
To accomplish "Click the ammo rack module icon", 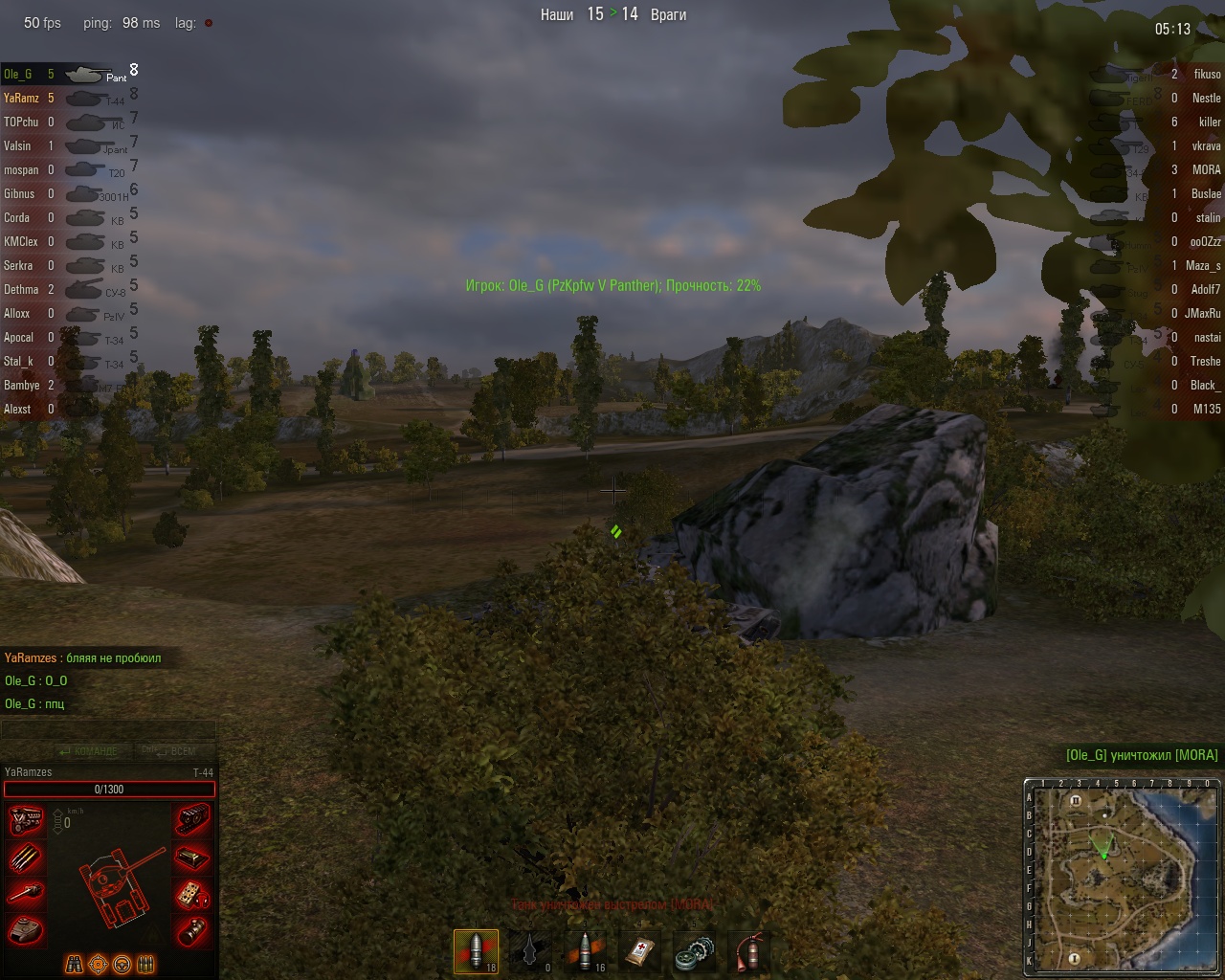I will (26, 857).
